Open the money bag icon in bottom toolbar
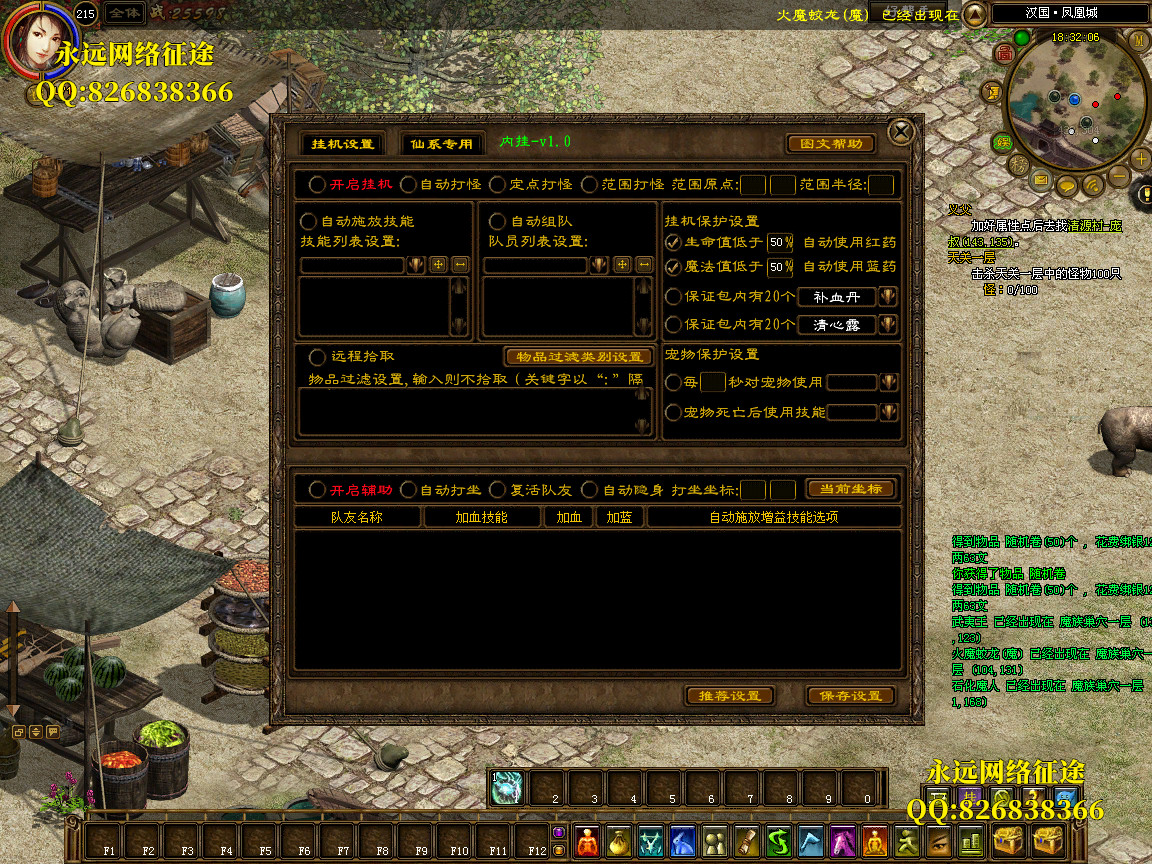The width and height of the screenshot is (1152, 864). point(620,842)
